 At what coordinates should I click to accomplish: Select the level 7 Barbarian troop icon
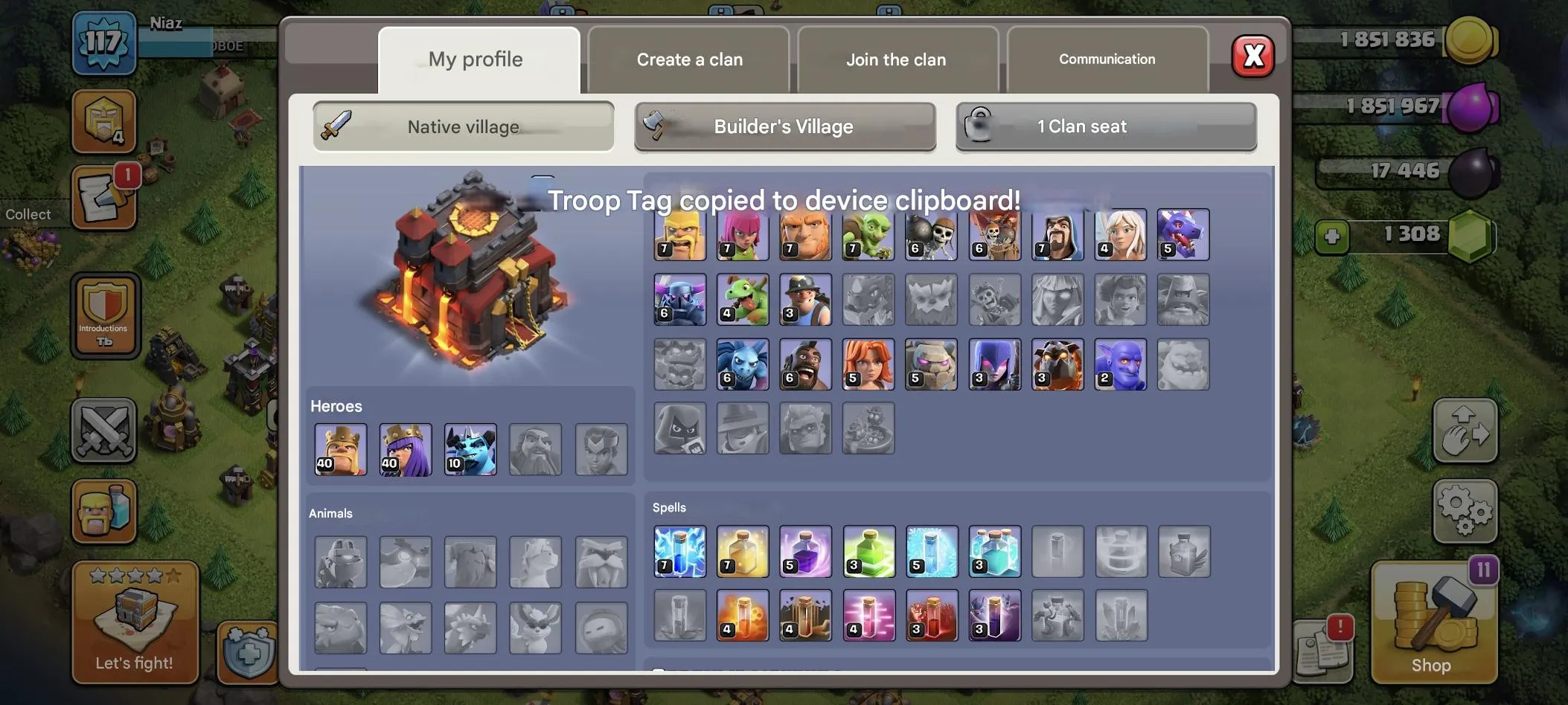679,234
